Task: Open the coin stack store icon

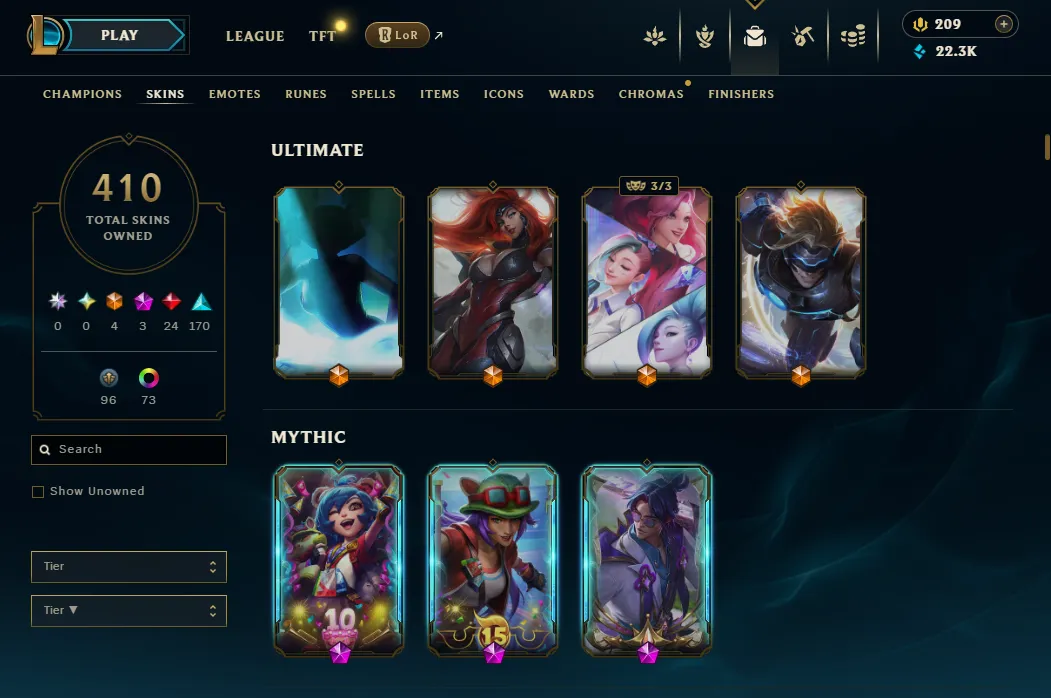Action: click(853, 37)
